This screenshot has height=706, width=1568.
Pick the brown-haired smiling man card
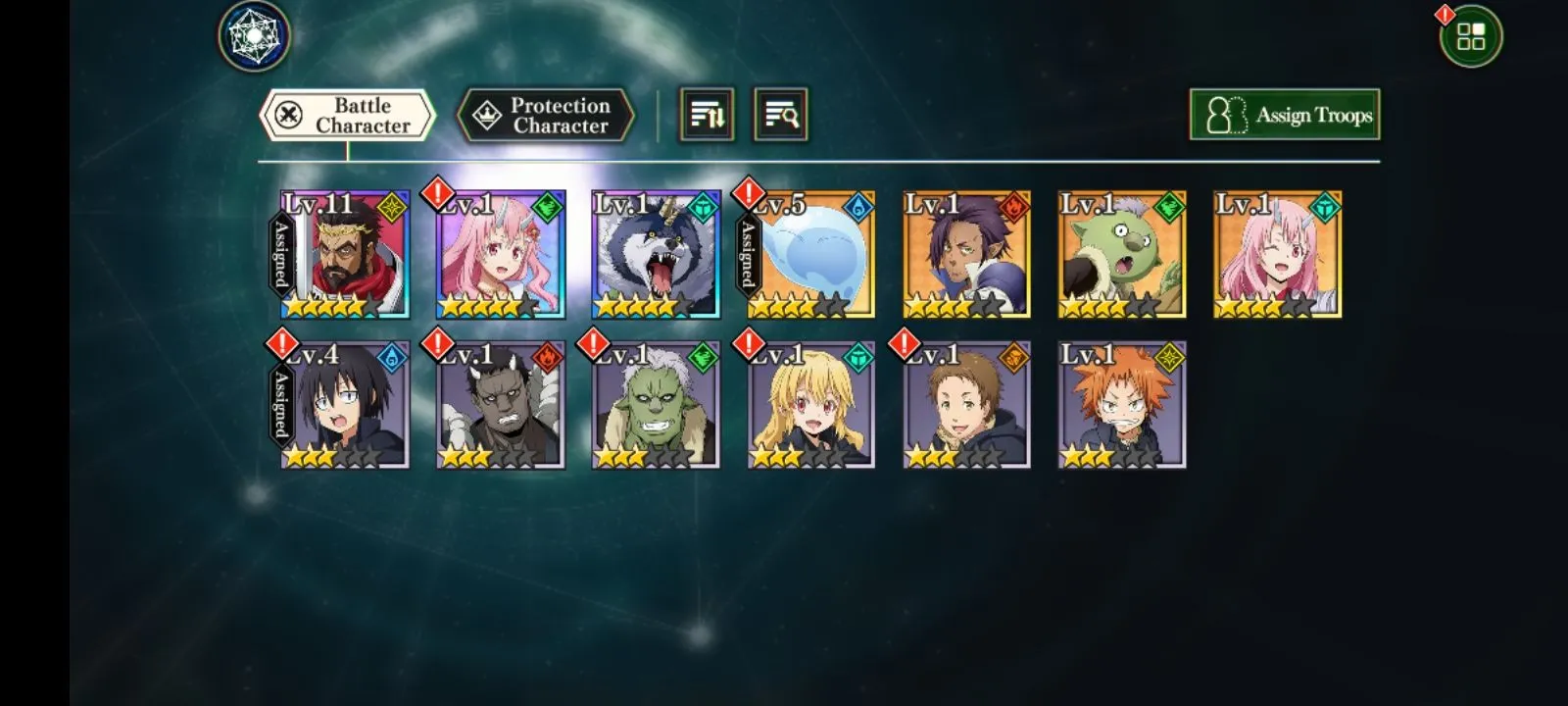pyautogui.click(x=966, y=405)
